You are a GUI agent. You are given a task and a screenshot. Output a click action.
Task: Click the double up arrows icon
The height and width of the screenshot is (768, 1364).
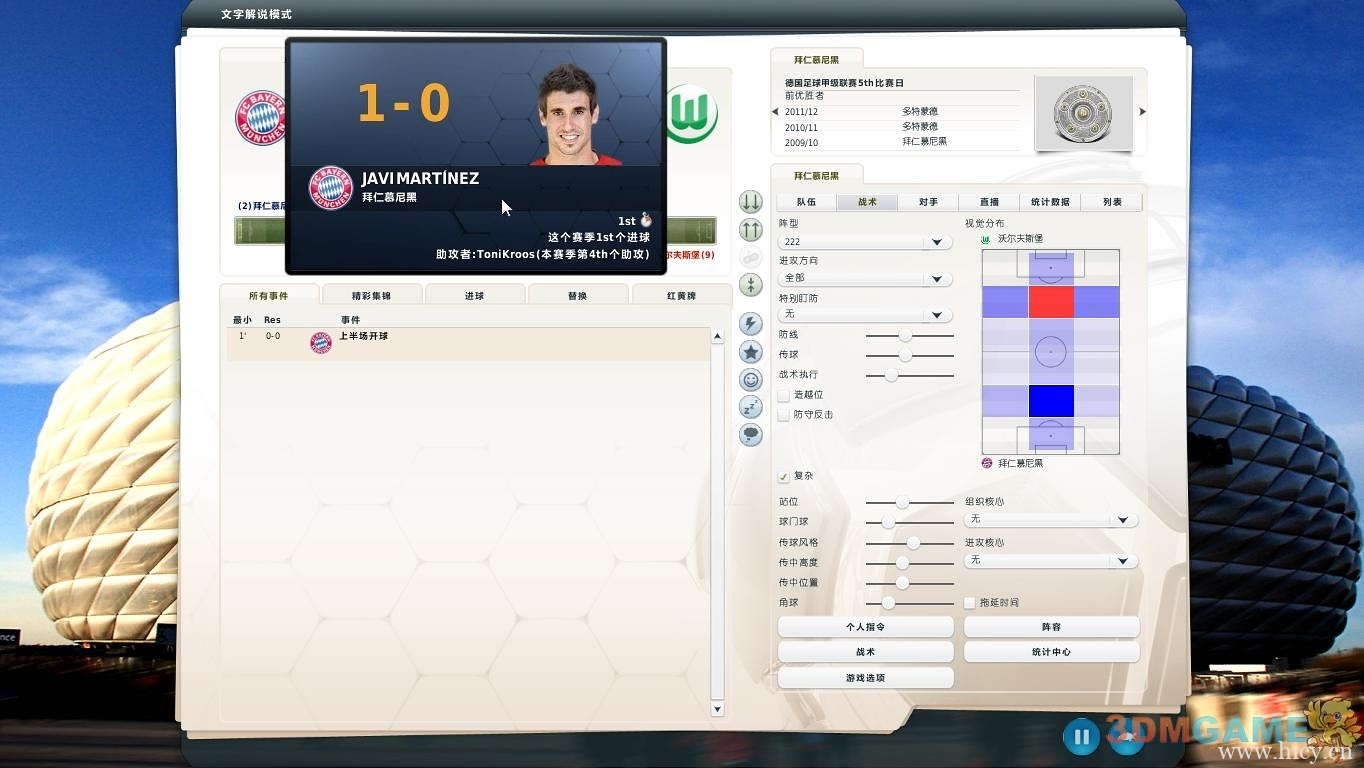click(x=750, y=229)
